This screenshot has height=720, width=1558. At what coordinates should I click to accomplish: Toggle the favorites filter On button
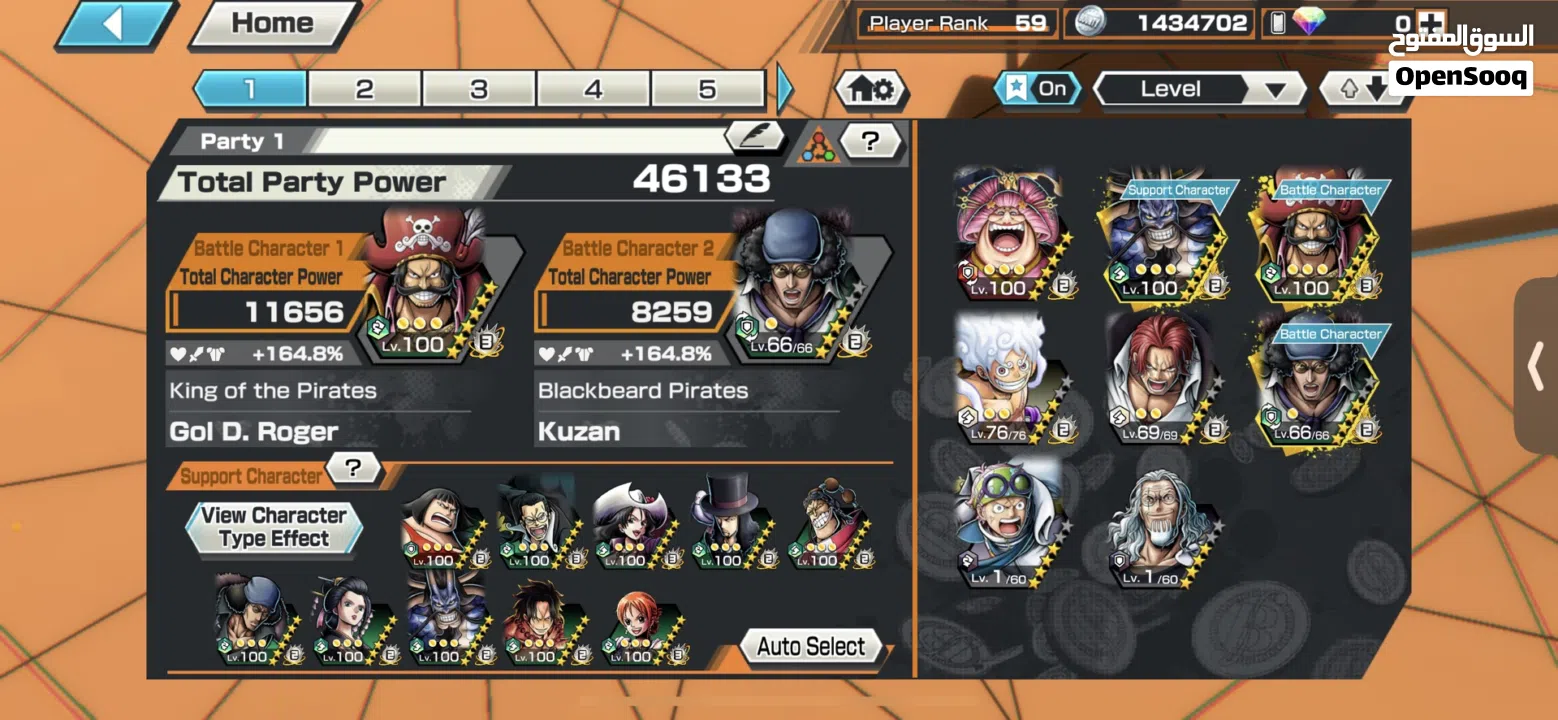pyautogui.click(x=1038, y=89)
